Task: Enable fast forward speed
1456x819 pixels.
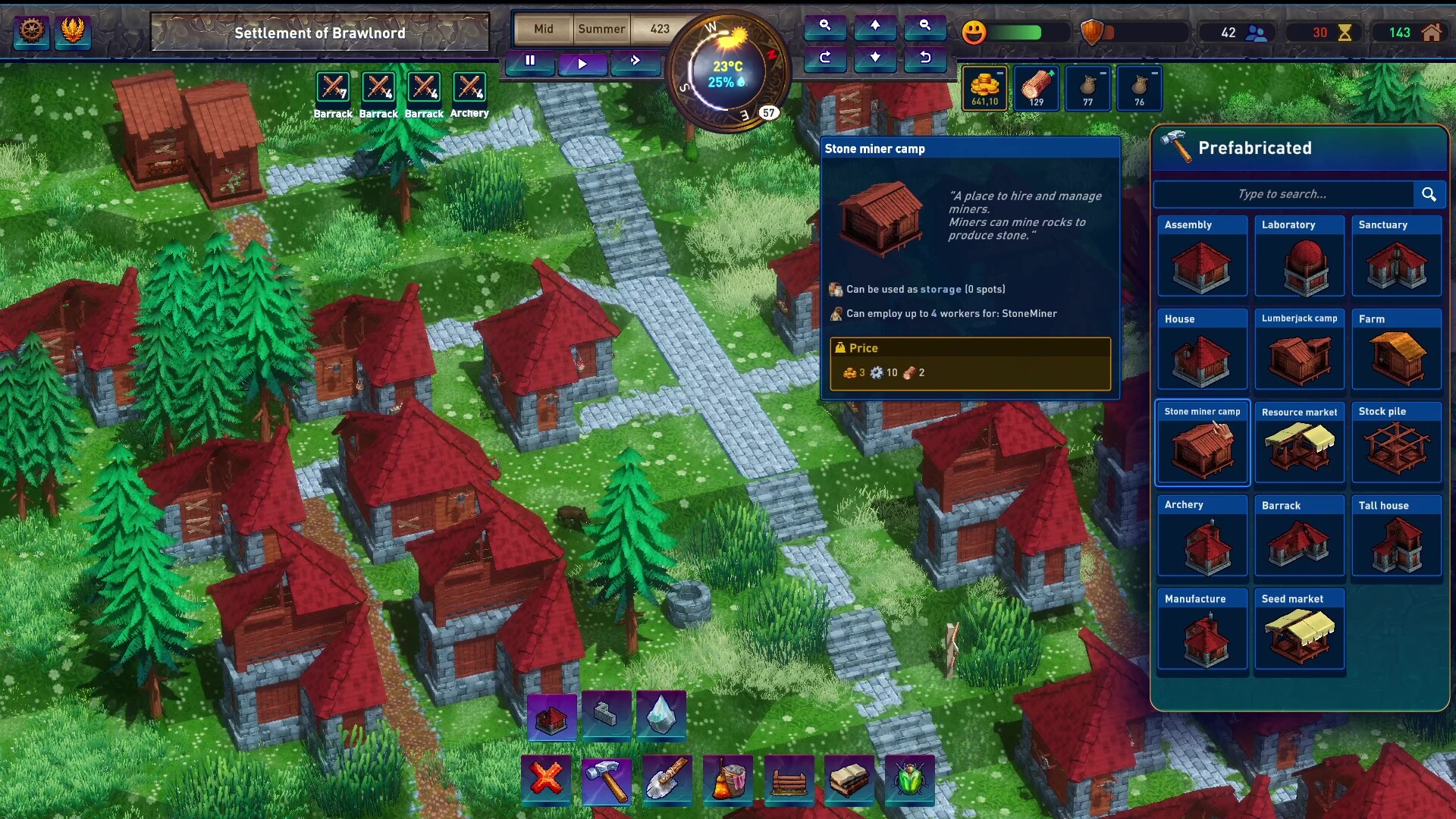Action: (x=635, y=64)
